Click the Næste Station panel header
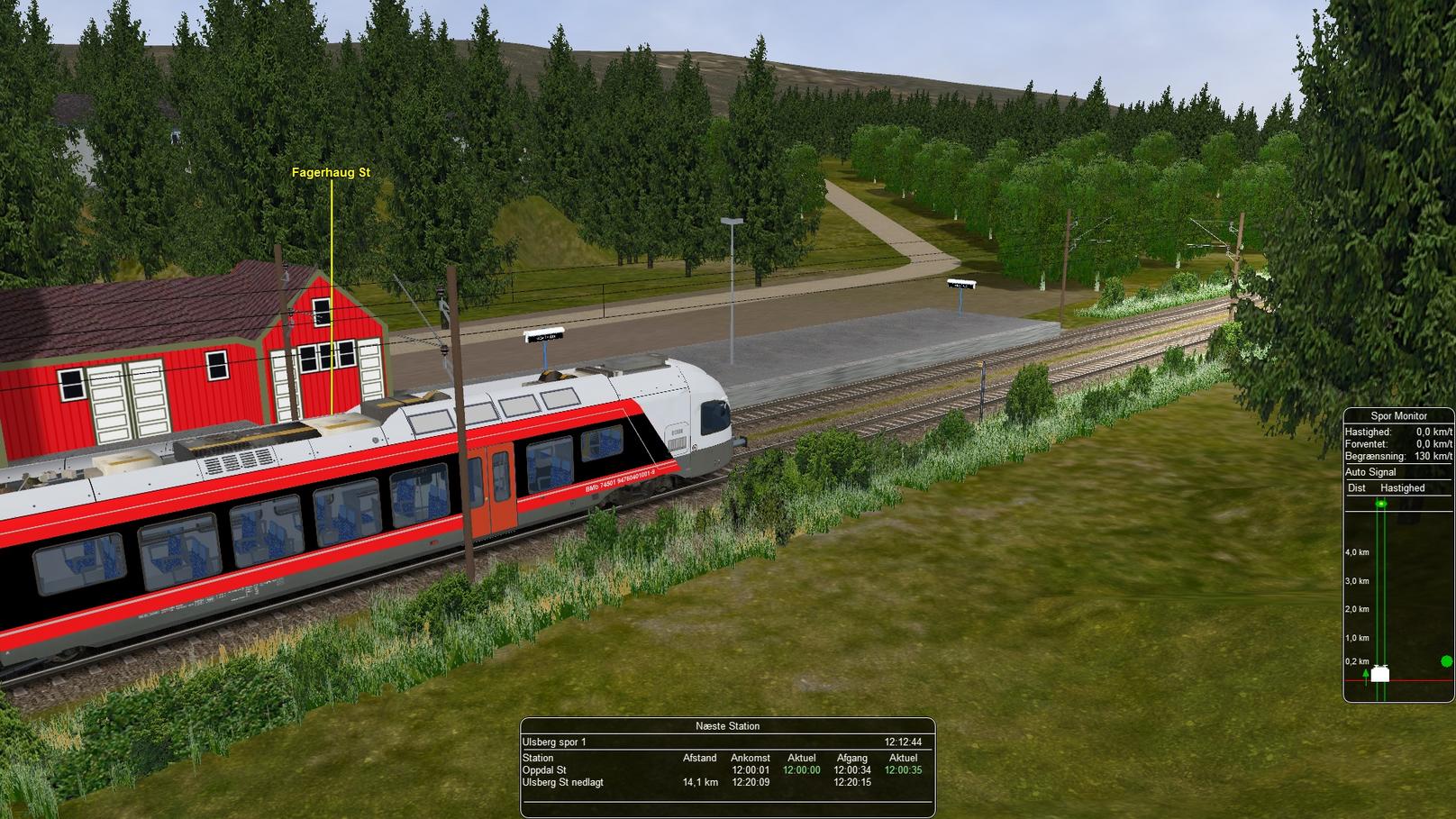The height and width of the screenshot is (819, 1456). [x=727, y=725]
